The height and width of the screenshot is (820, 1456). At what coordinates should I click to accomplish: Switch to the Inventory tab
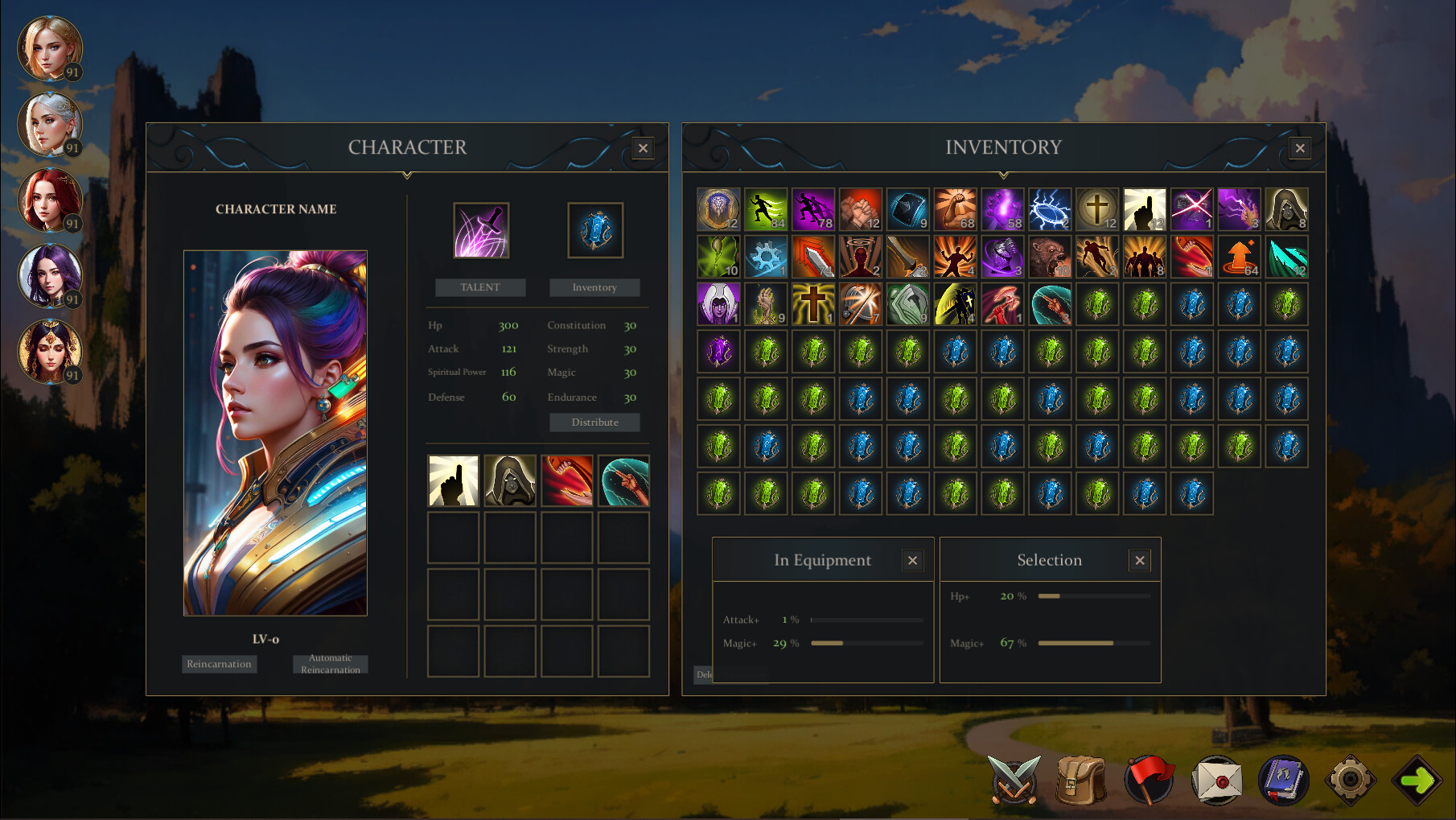[594, 287]
